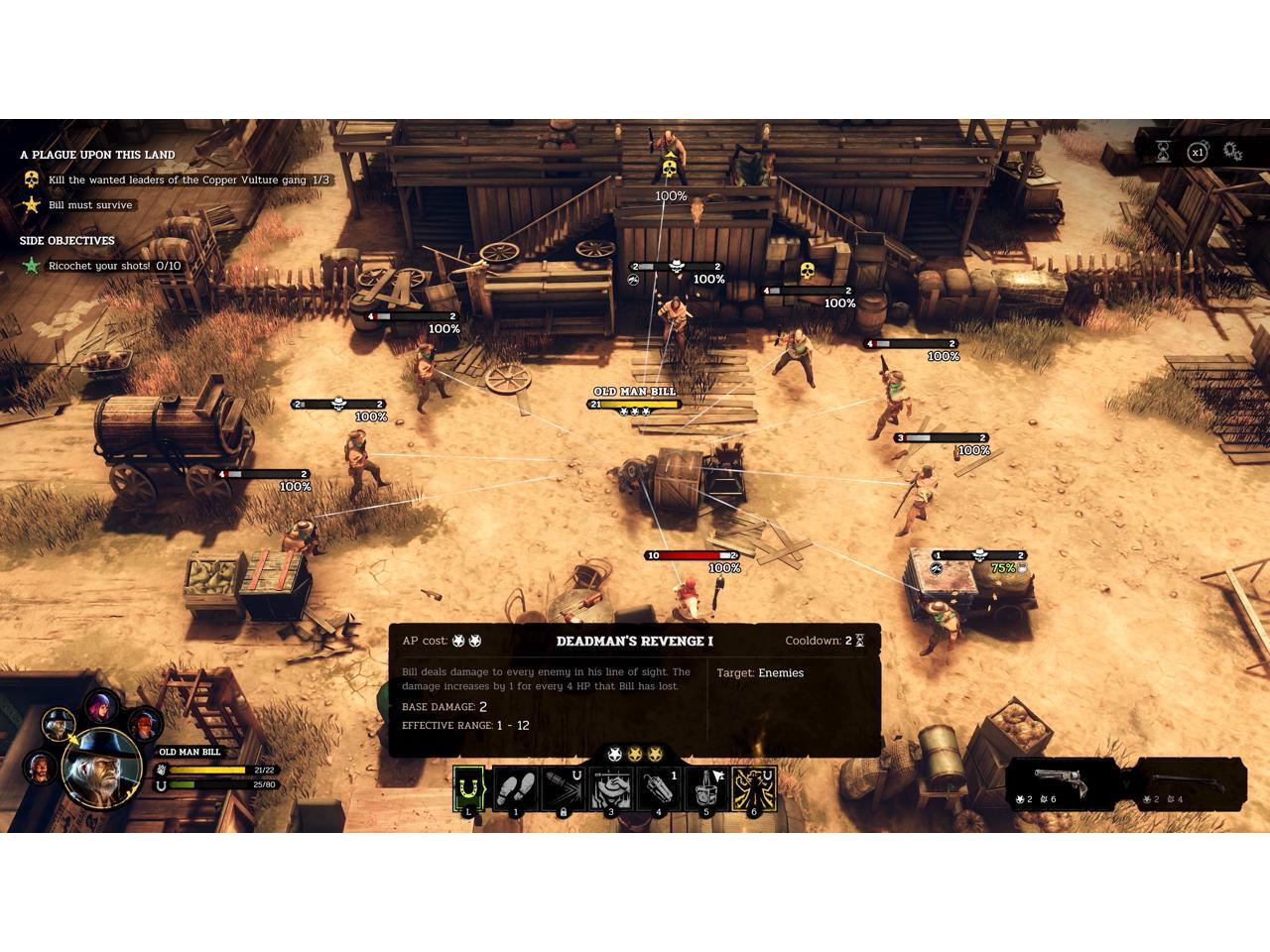The height and width of the screenshot is (952, 1270).
Task: Select the small Old Man Bill portrait
Action: pos(58,723)
